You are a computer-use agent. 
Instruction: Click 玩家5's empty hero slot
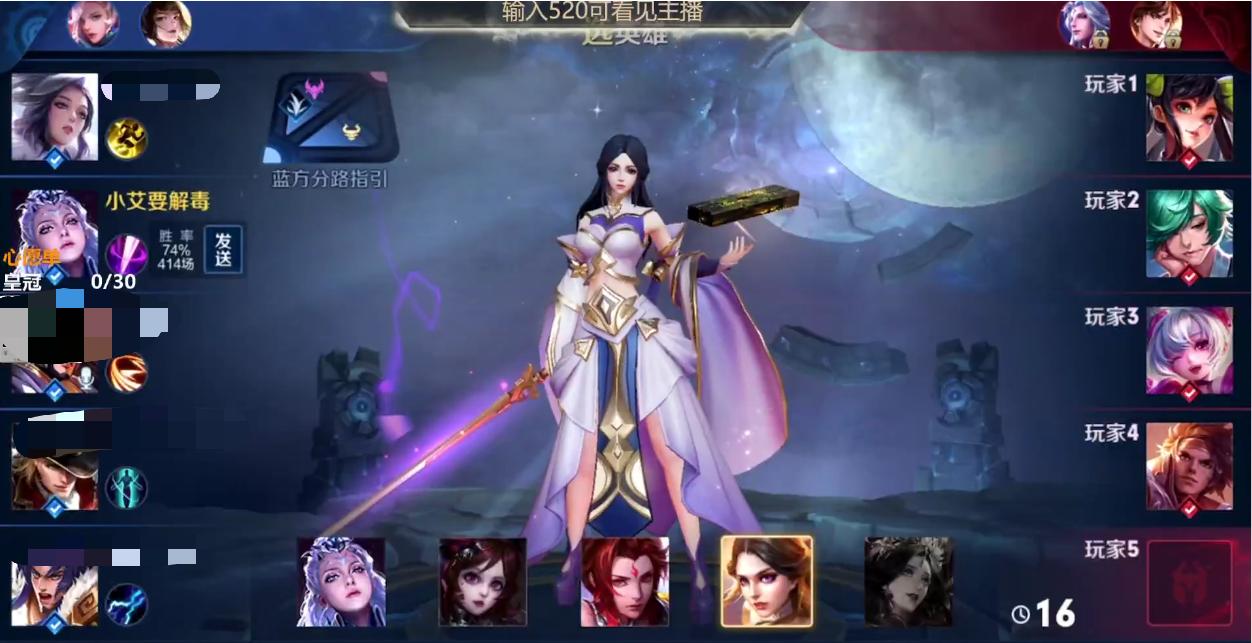tap(1189, 583)
